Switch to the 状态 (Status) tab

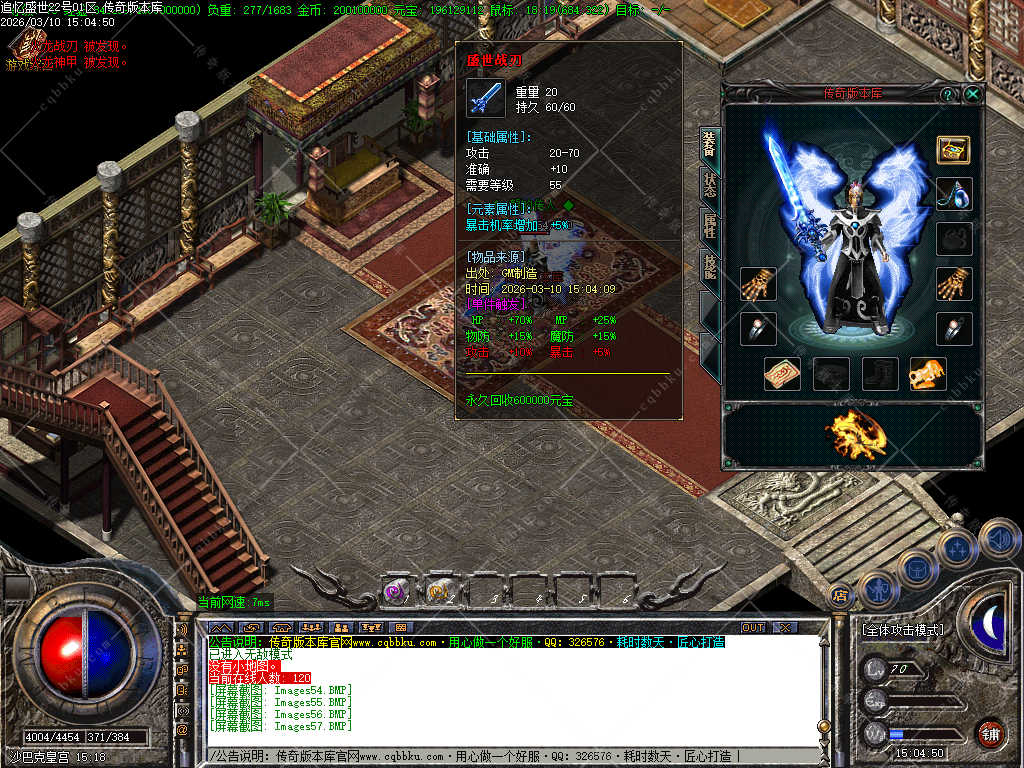point(709,186)
